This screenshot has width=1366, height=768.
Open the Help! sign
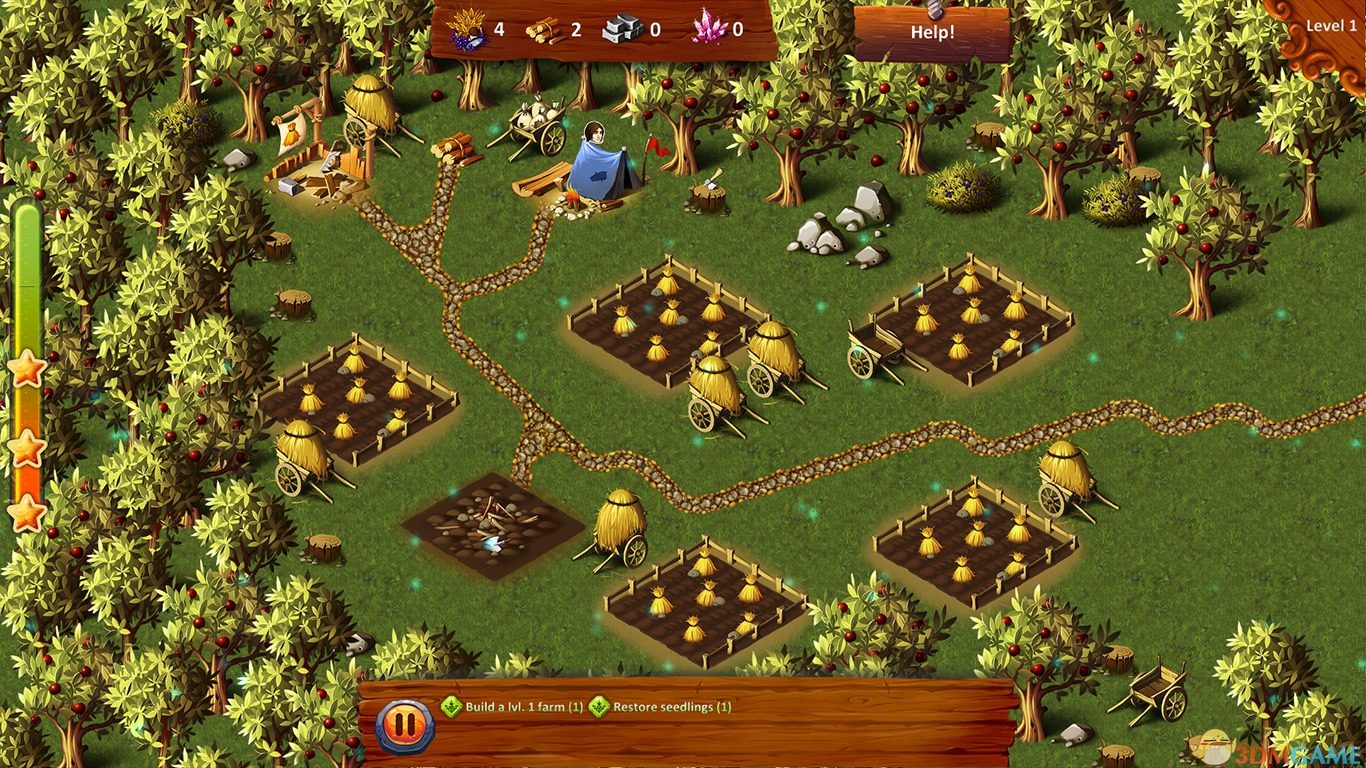pos(932,32)
